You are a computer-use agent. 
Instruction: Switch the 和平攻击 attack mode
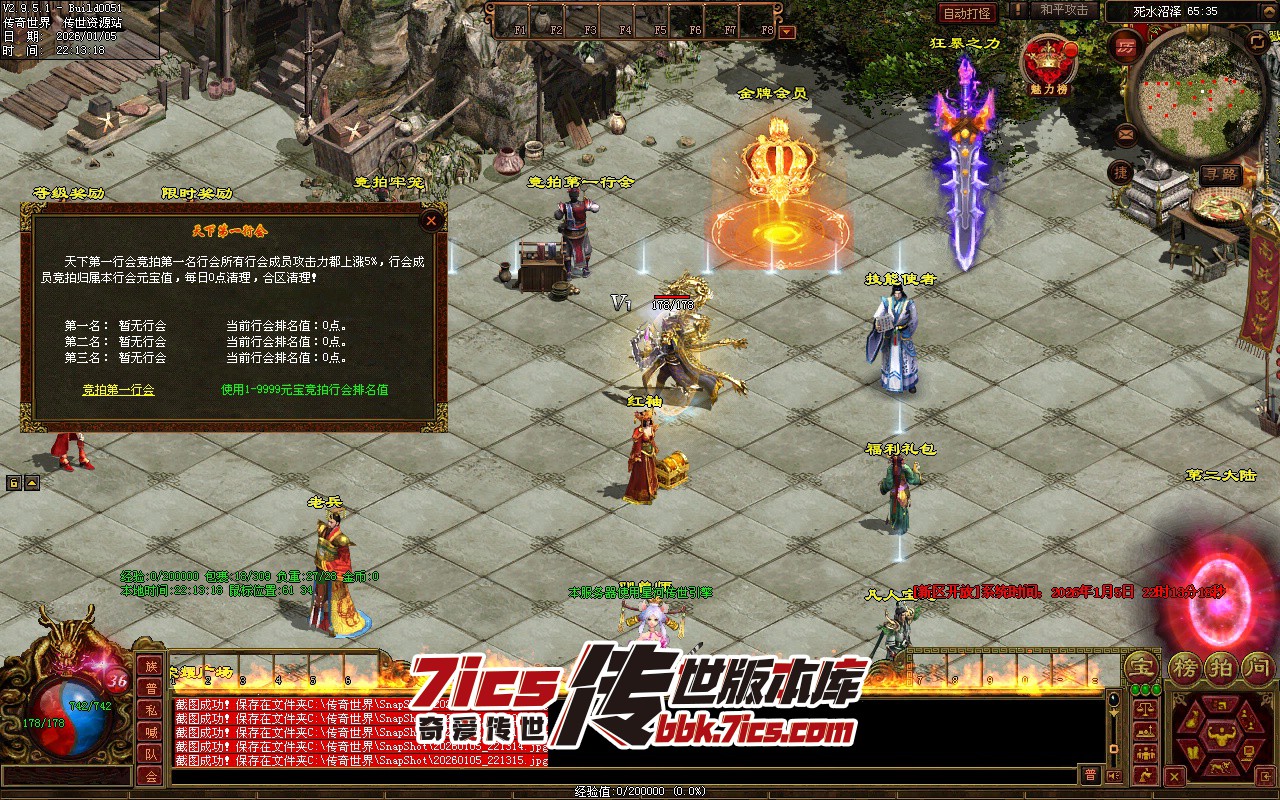click(x=1063, y=10)
